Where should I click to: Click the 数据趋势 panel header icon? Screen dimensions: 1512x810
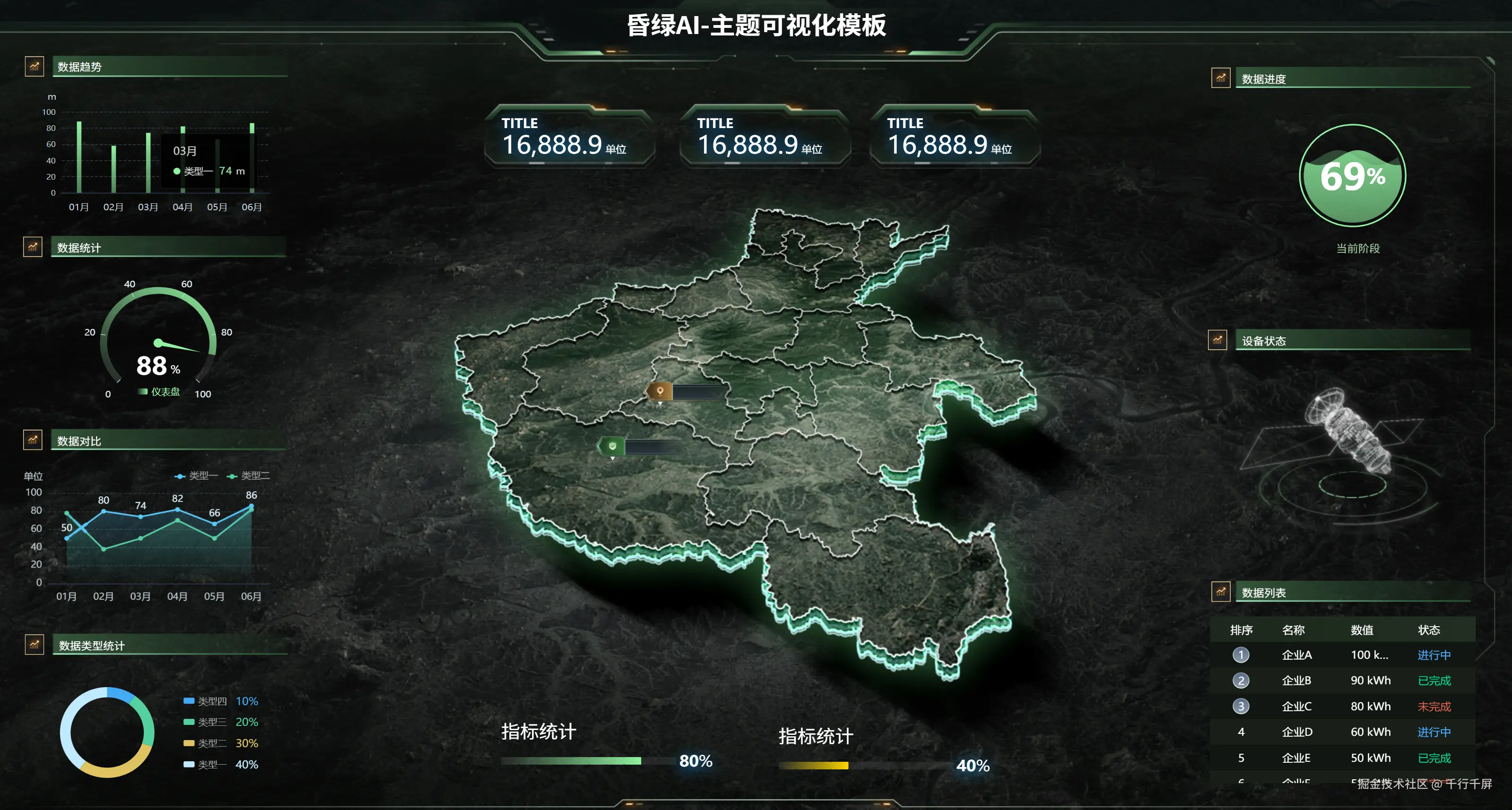pos(34,66)
